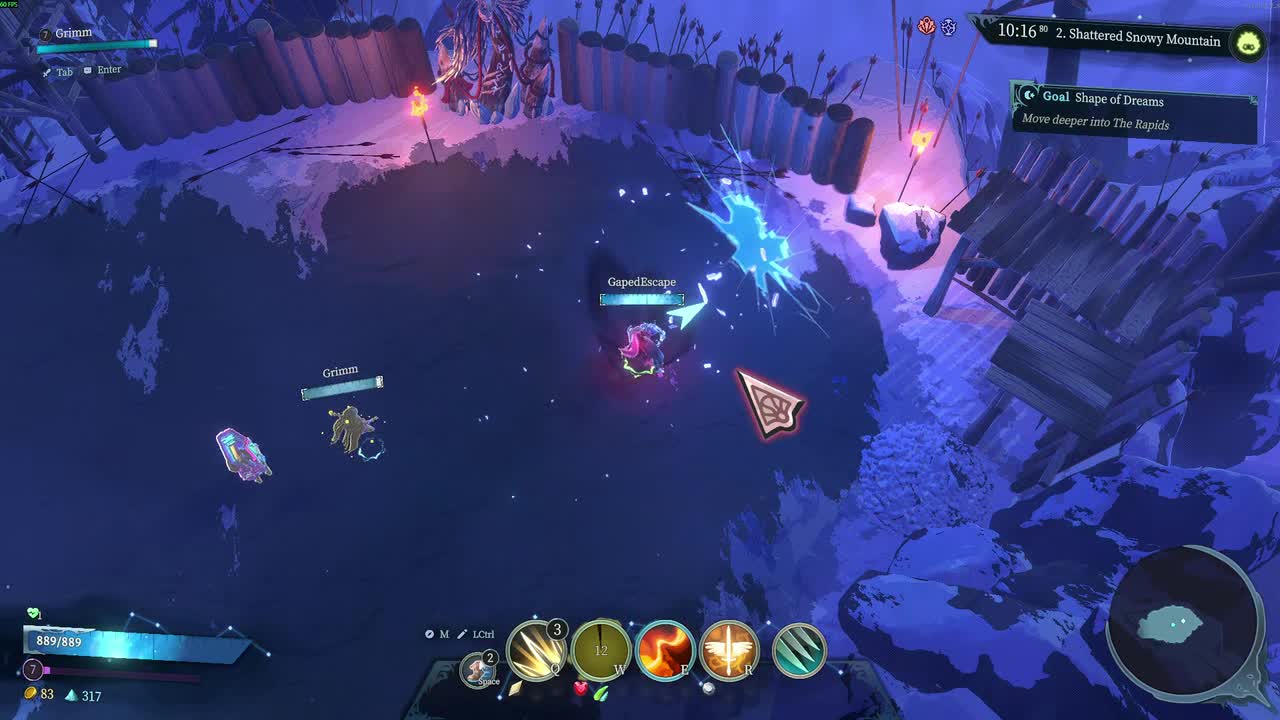Screen dimensions: 1280x720
Task: Open the W clock-timer ability icon
Action: (600, 649)
